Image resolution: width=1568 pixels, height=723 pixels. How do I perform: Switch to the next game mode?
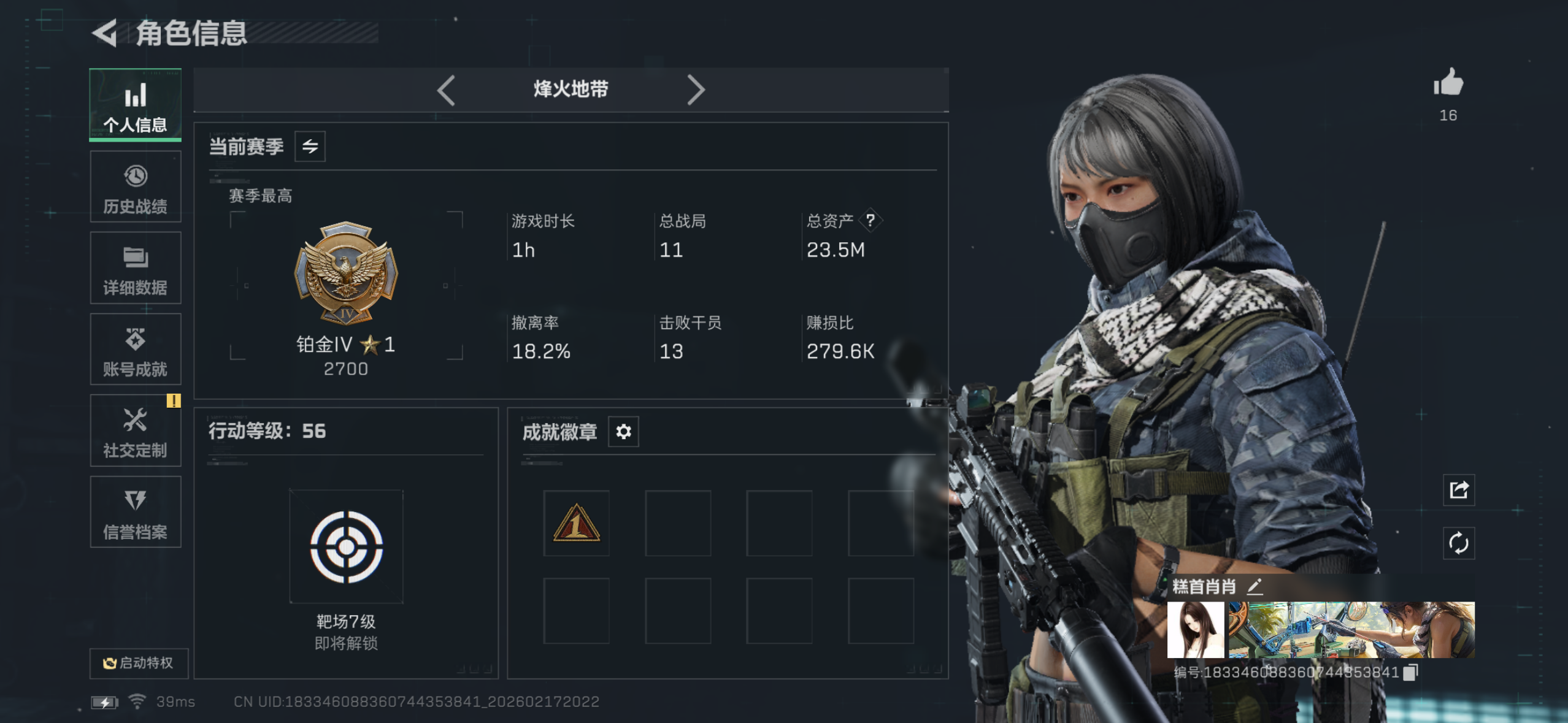click(696, 90)
